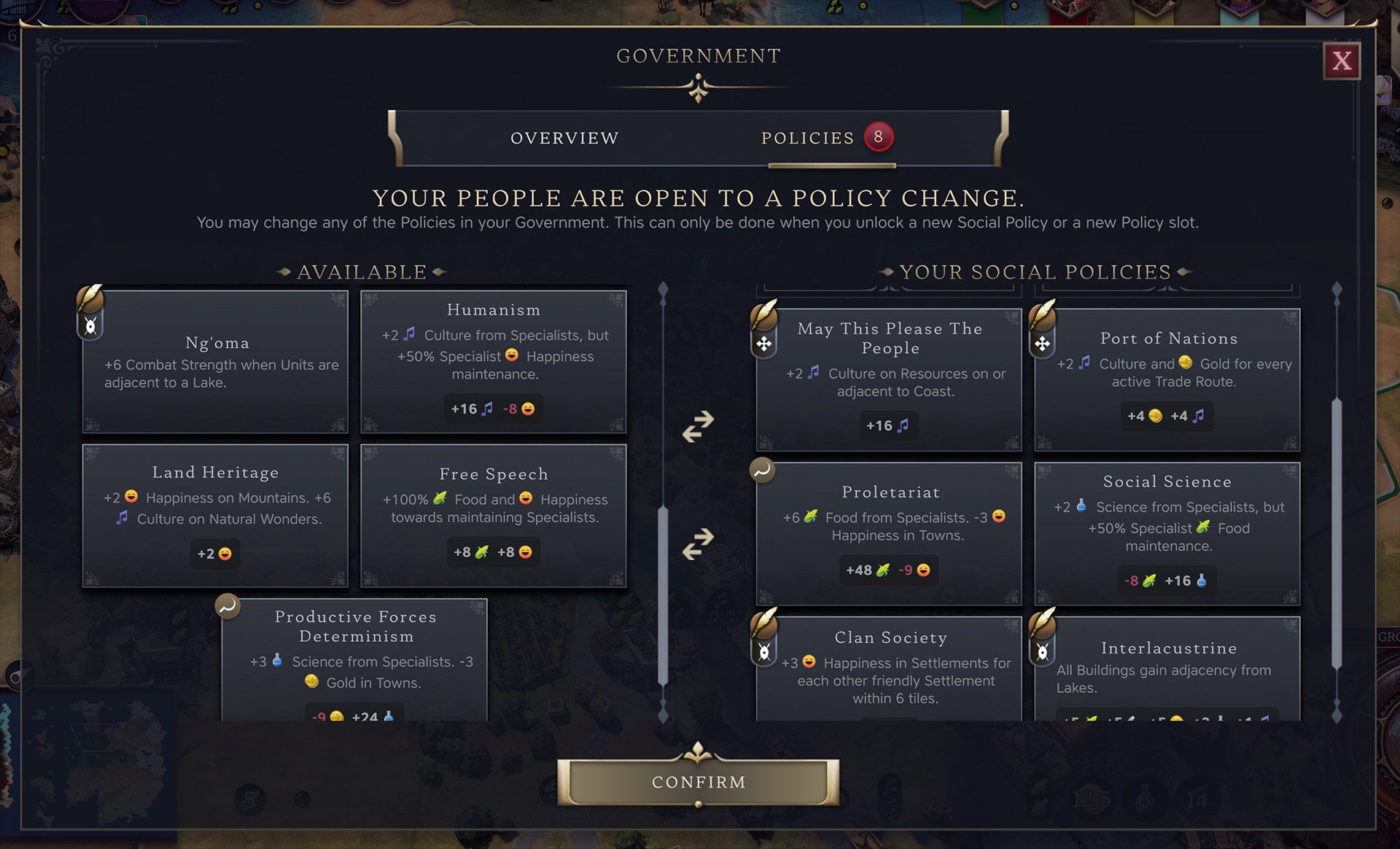This screenshot has width=1400, height=849.
Task: Select May This Please The People policy
Action: (x=890, y=379)
